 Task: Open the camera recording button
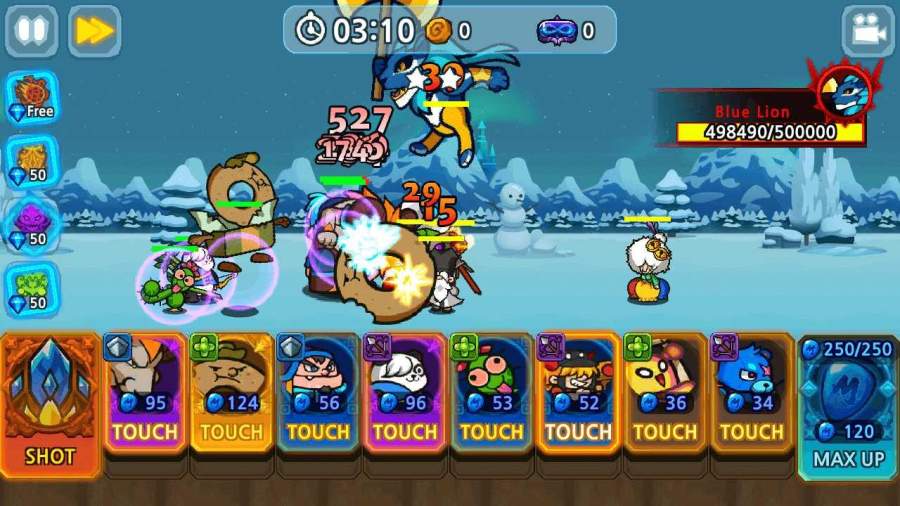click(867, 31)
